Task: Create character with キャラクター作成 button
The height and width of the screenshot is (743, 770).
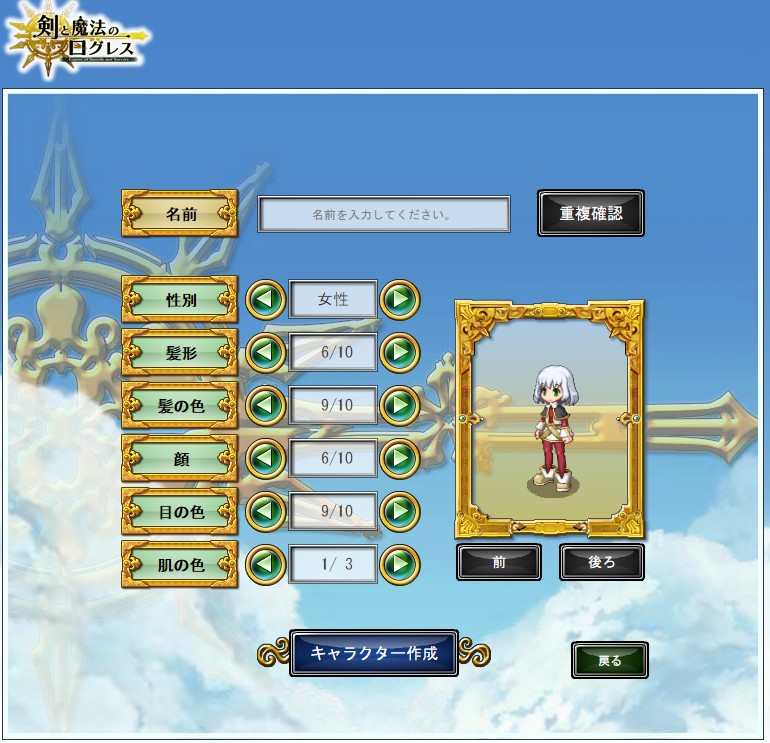Action: click(374, 654)
